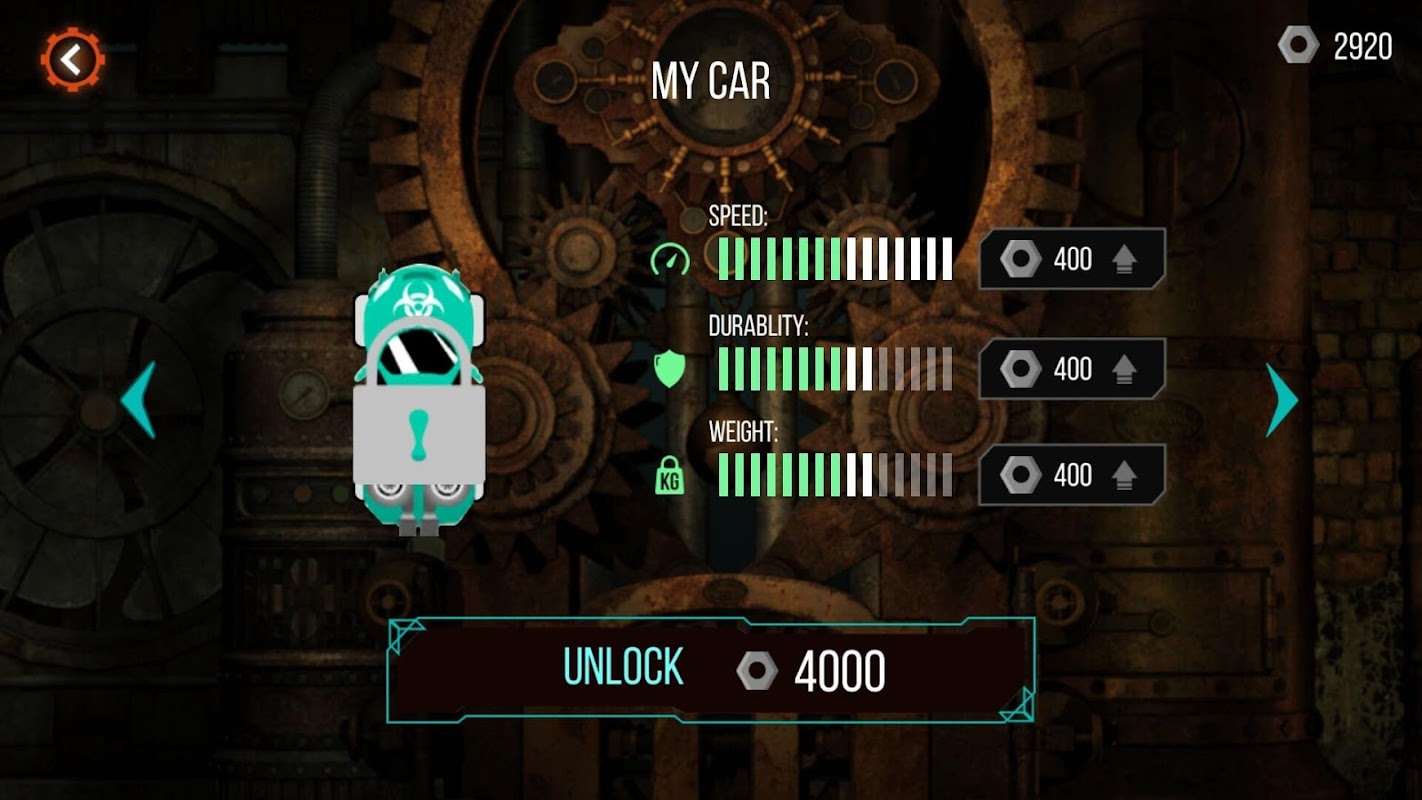This screenshot has width=1422, height=800.
Task: Select the locked teal biohazard car
Action: (x=419, y=400)
